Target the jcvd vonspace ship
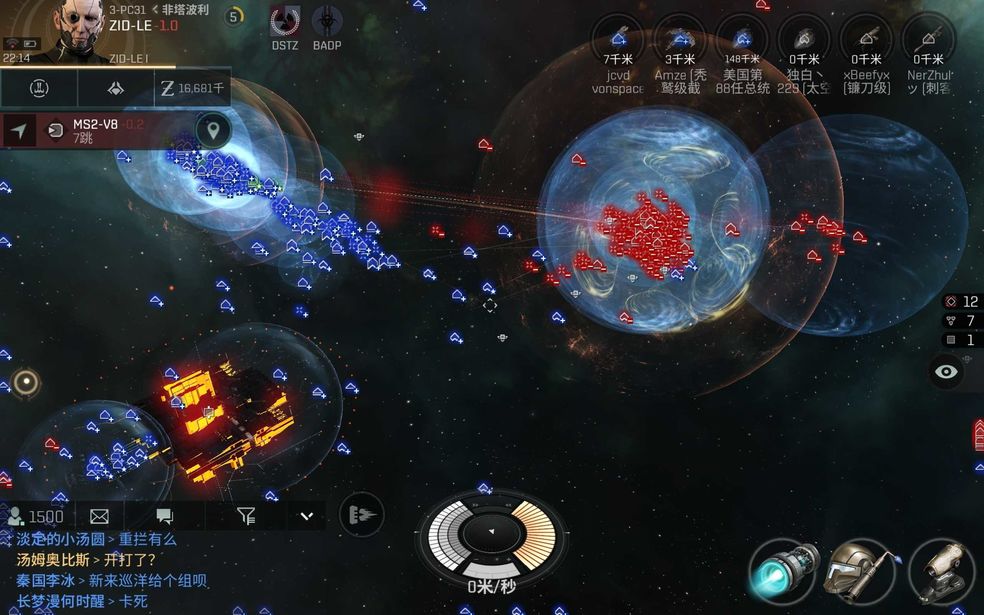The width and height of the screenshot is (984, 615). point(618,40)
